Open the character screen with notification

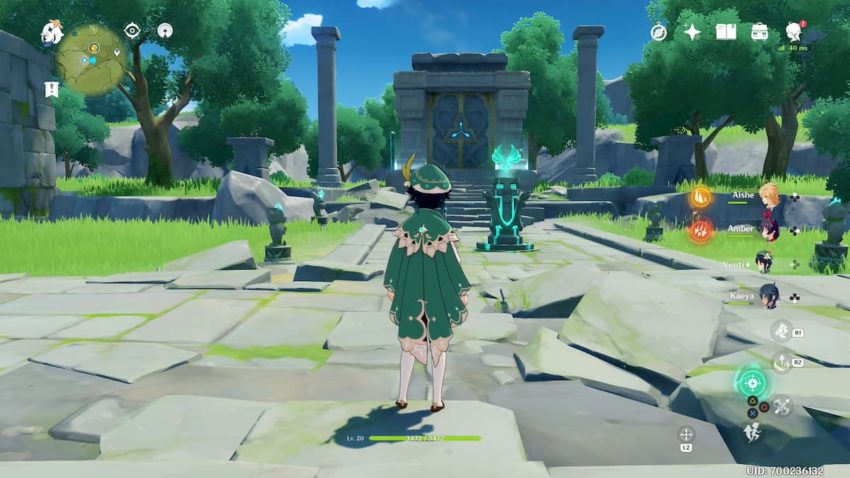tap(794, 32)
